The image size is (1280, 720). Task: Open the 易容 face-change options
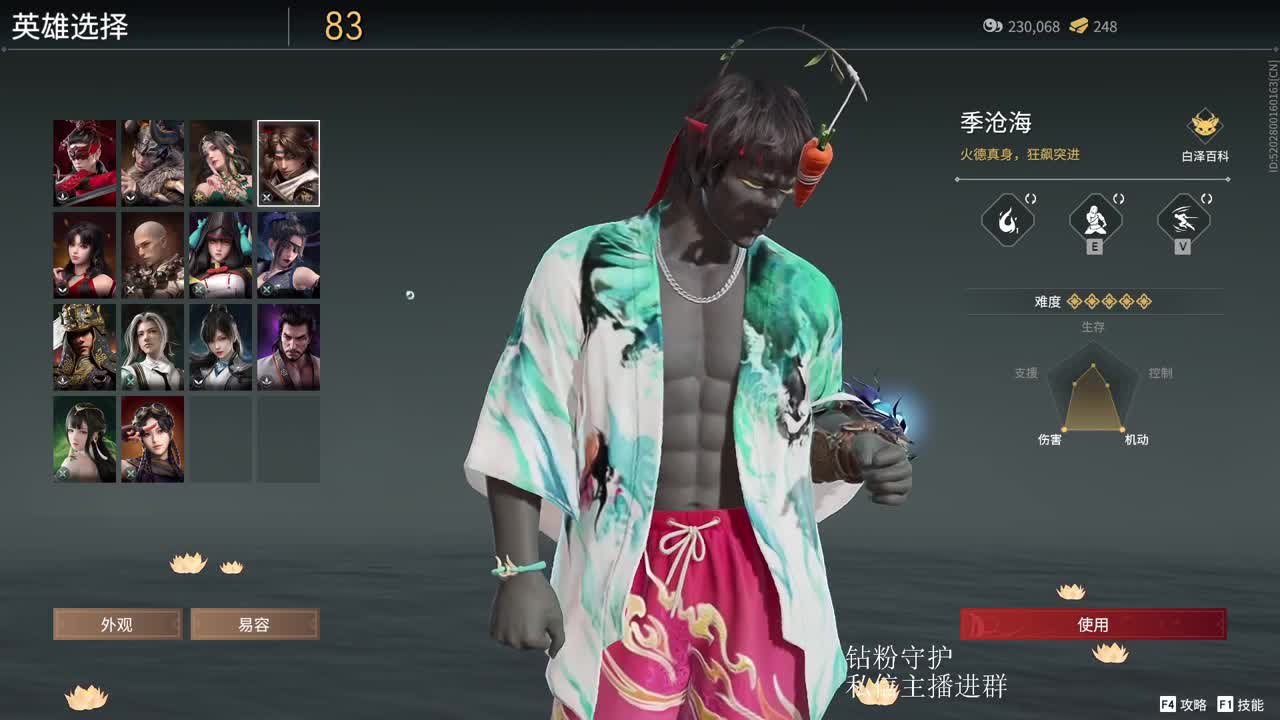pyautogui.click(x=254, y=624)
